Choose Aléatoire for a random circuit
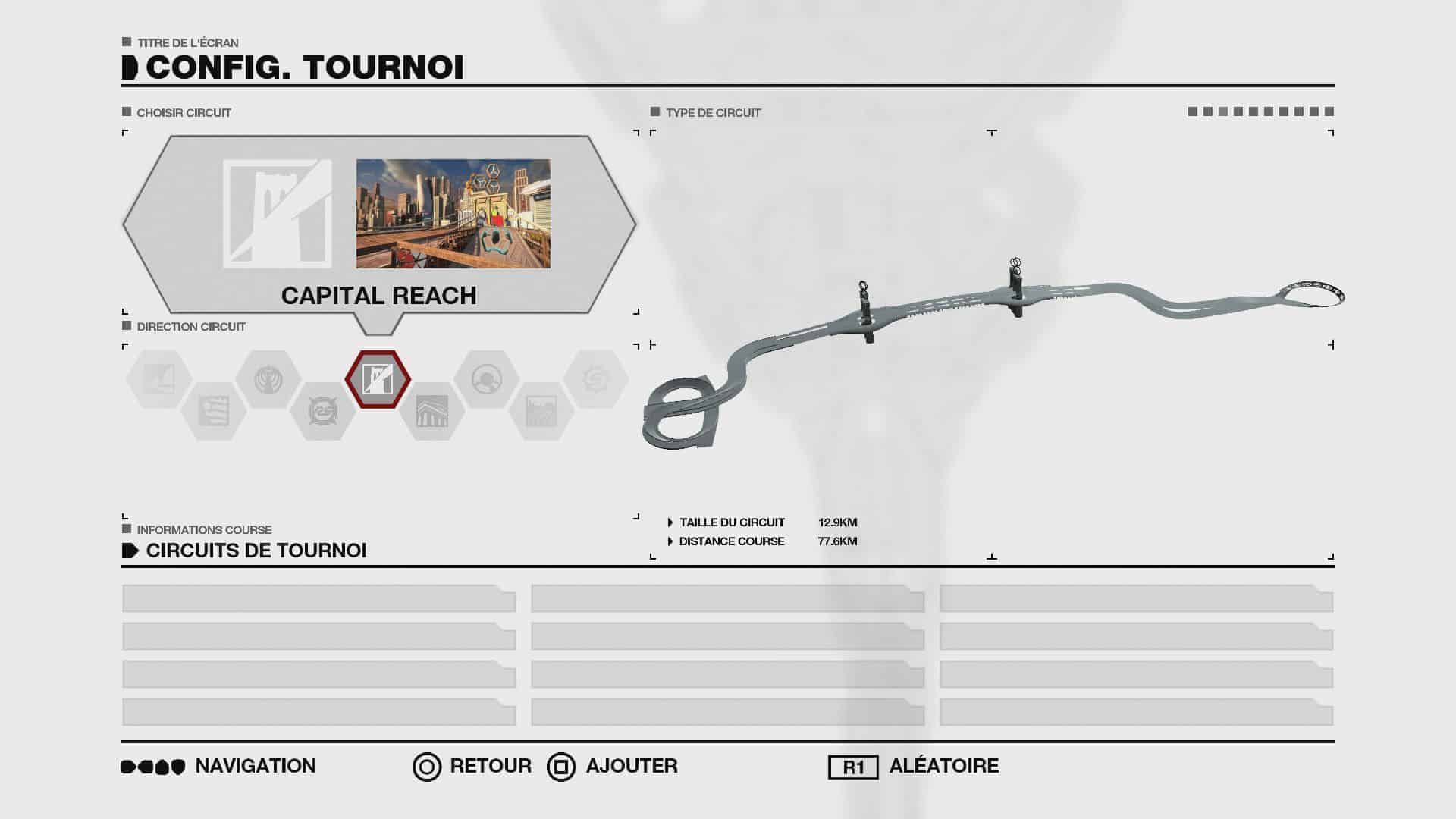The height and width of the screenshot is (819, 1456). coord(914,767)
